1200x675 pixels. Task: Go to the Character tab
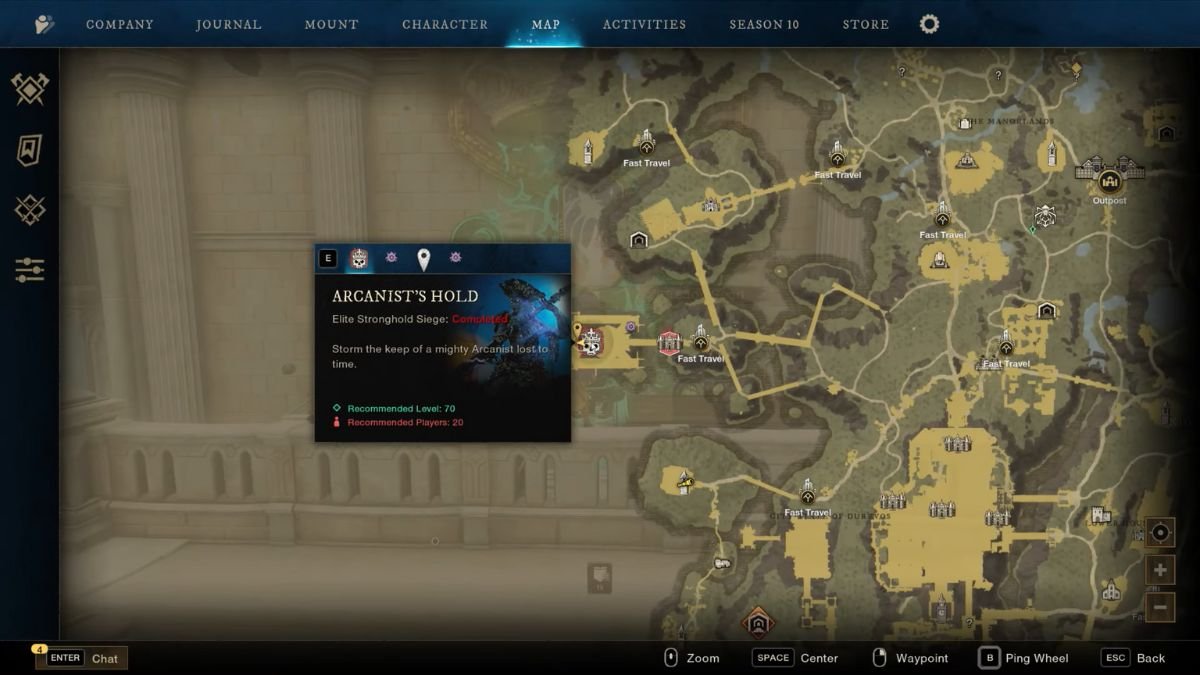click(x=445, y=24)
